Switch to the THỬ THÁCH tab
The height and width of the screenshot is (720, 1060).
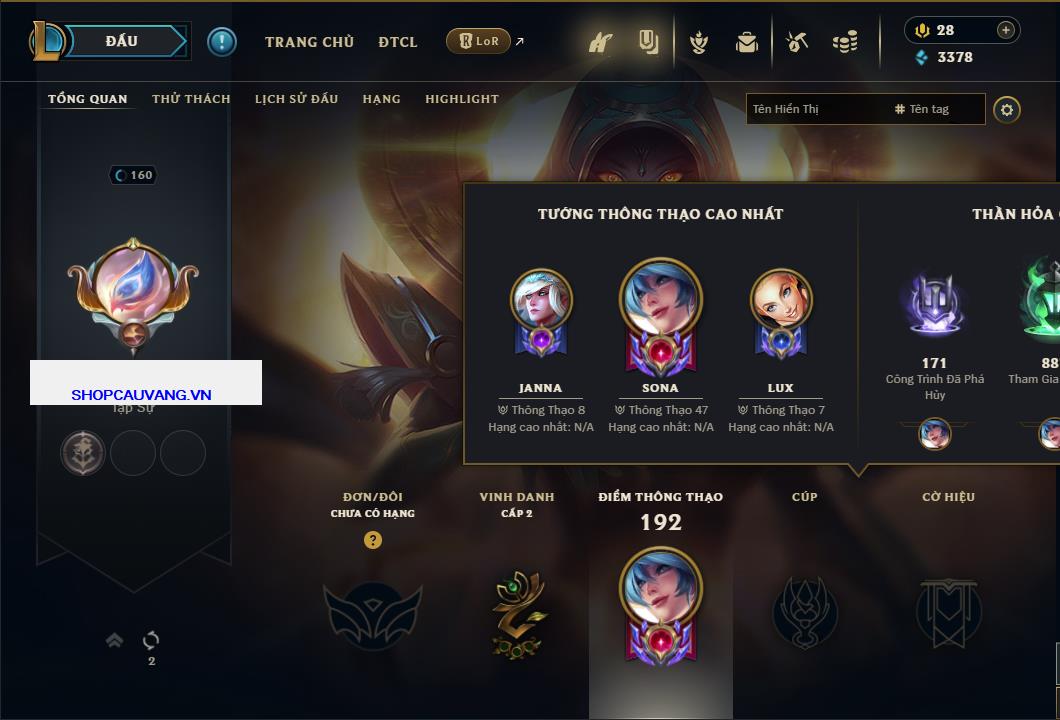coord(191,99)
